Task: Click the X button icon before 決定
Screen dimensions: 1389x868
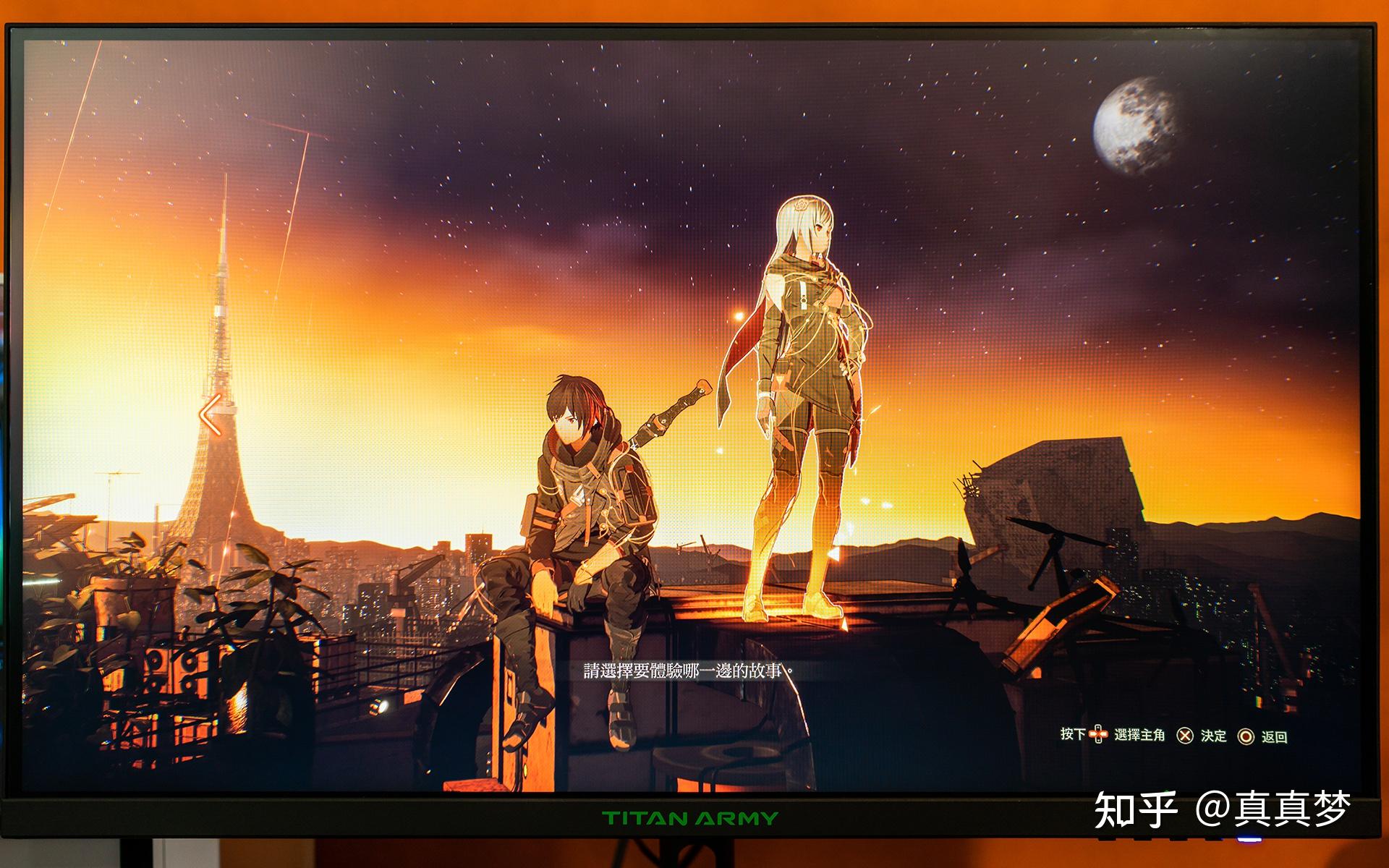Action: 1185,734
